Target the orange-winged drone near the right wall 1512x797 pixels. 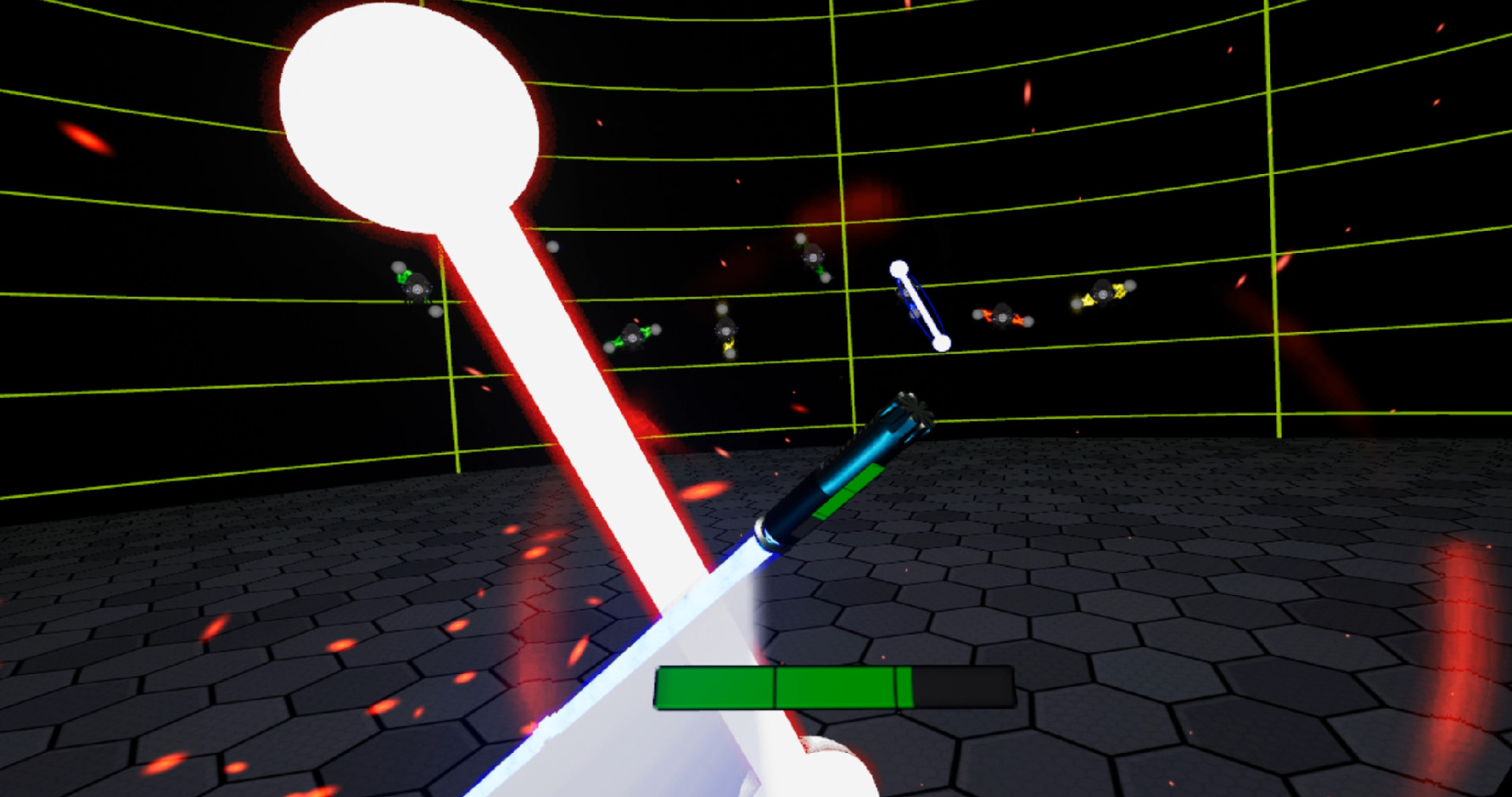click(1003, 317)
